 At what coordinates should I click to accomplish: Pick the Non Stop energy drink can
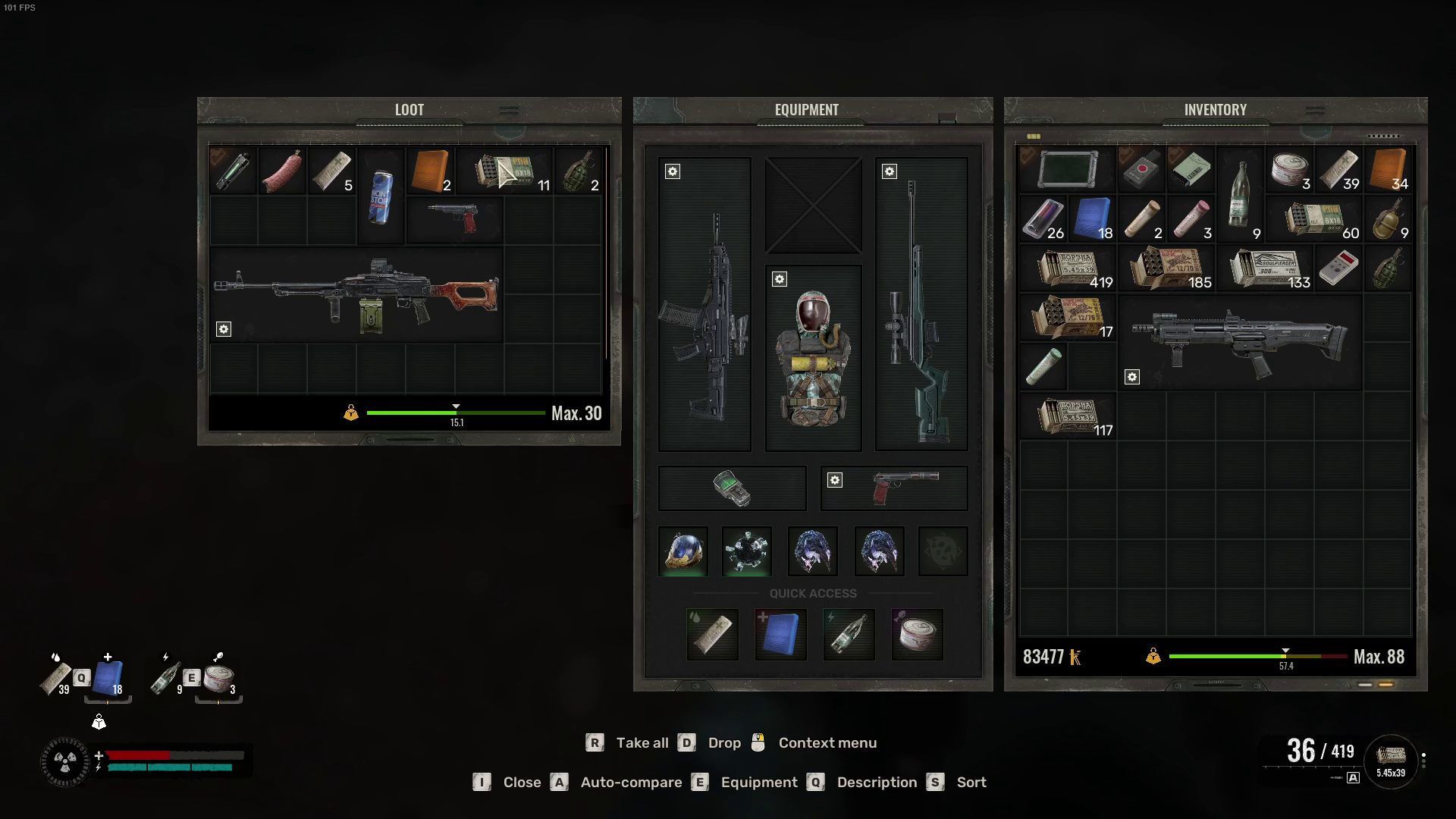(381, 196)
